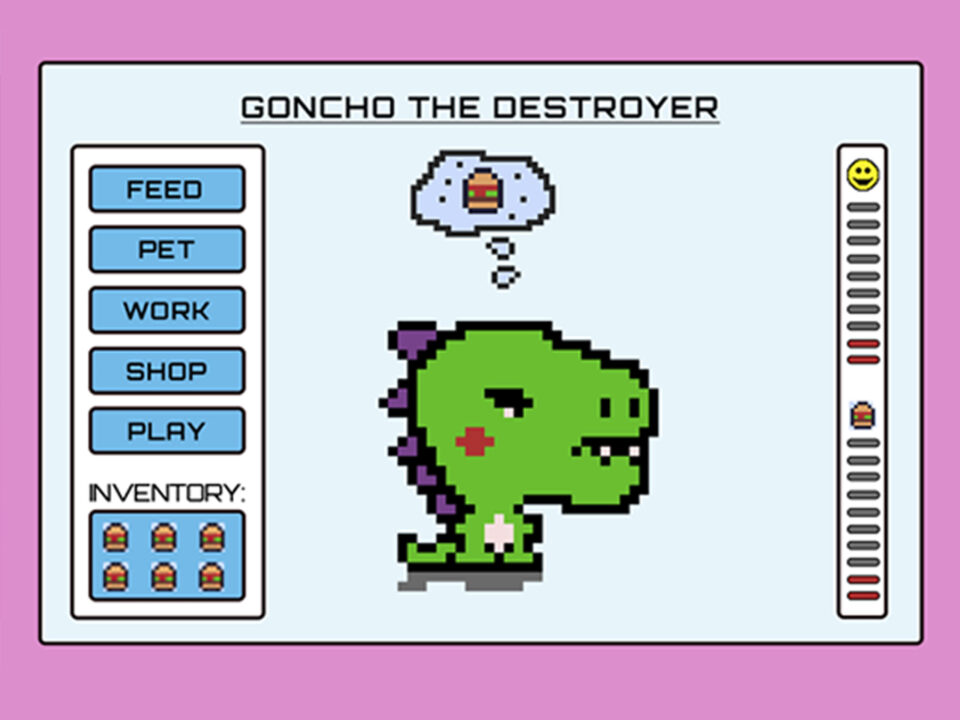Select the PET button

(x=167, y=249)
